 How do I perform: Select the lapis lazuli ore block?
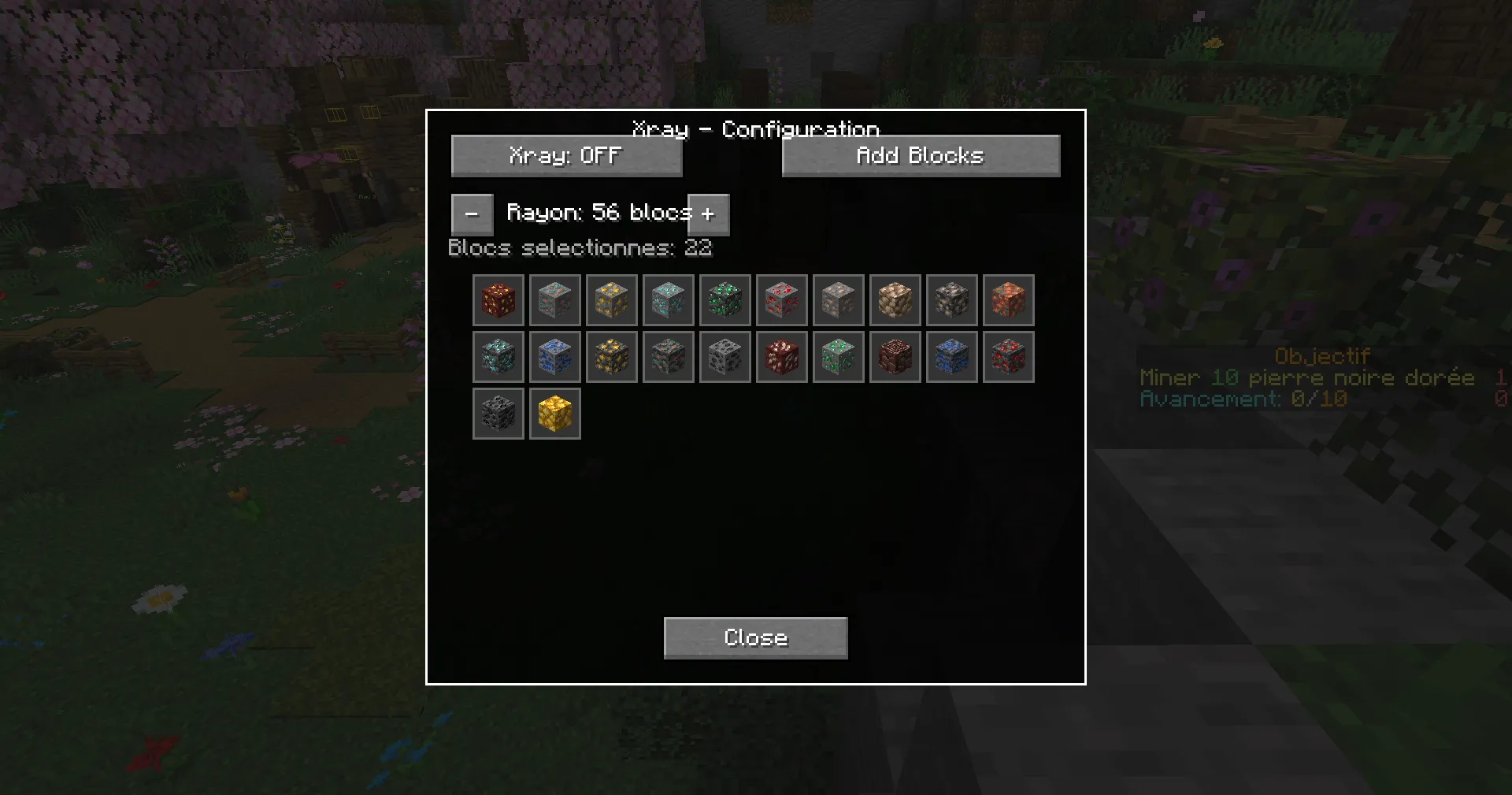tap(555, 356)
